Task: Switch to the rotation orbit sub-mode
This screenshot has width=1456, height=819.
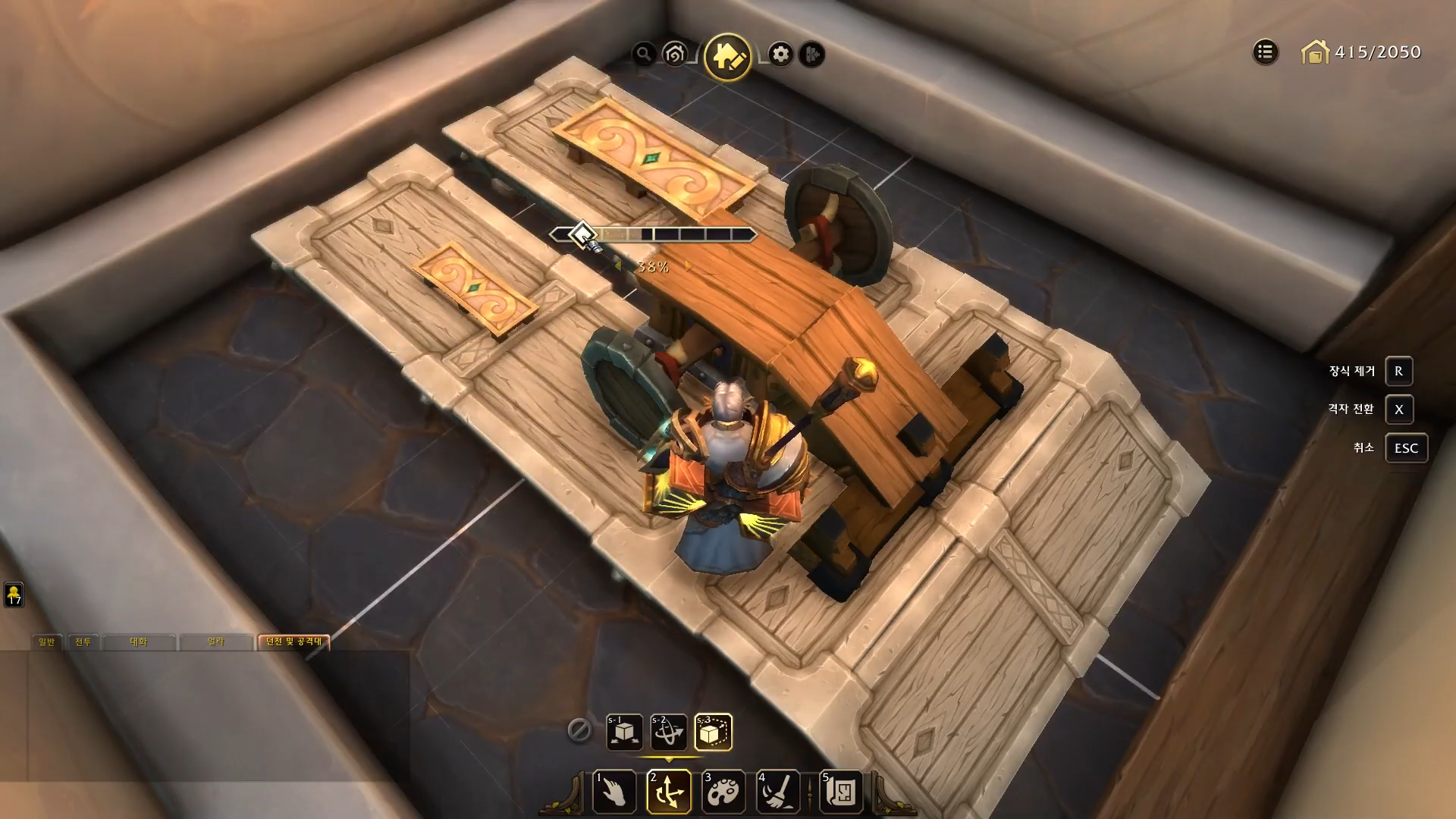Action: pyautogui.click(x=669, y=732)
